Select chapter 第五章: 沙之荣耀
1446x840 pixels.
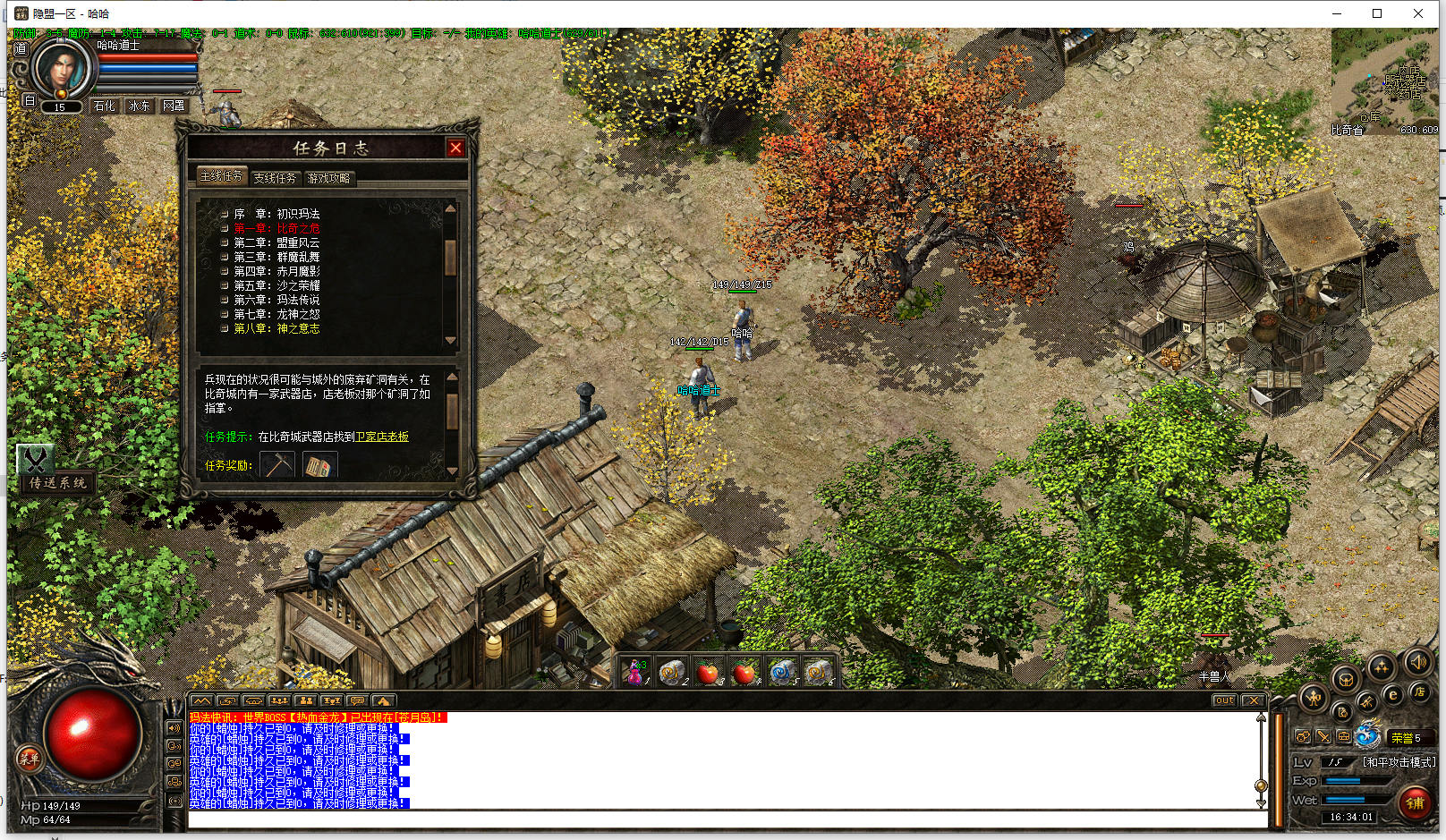(276, 285)
